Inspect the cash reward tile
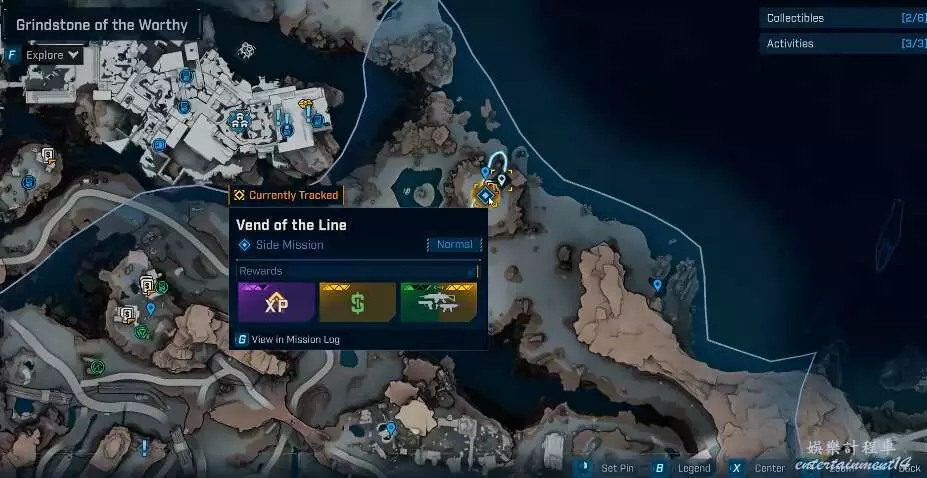 pos(357,302)
